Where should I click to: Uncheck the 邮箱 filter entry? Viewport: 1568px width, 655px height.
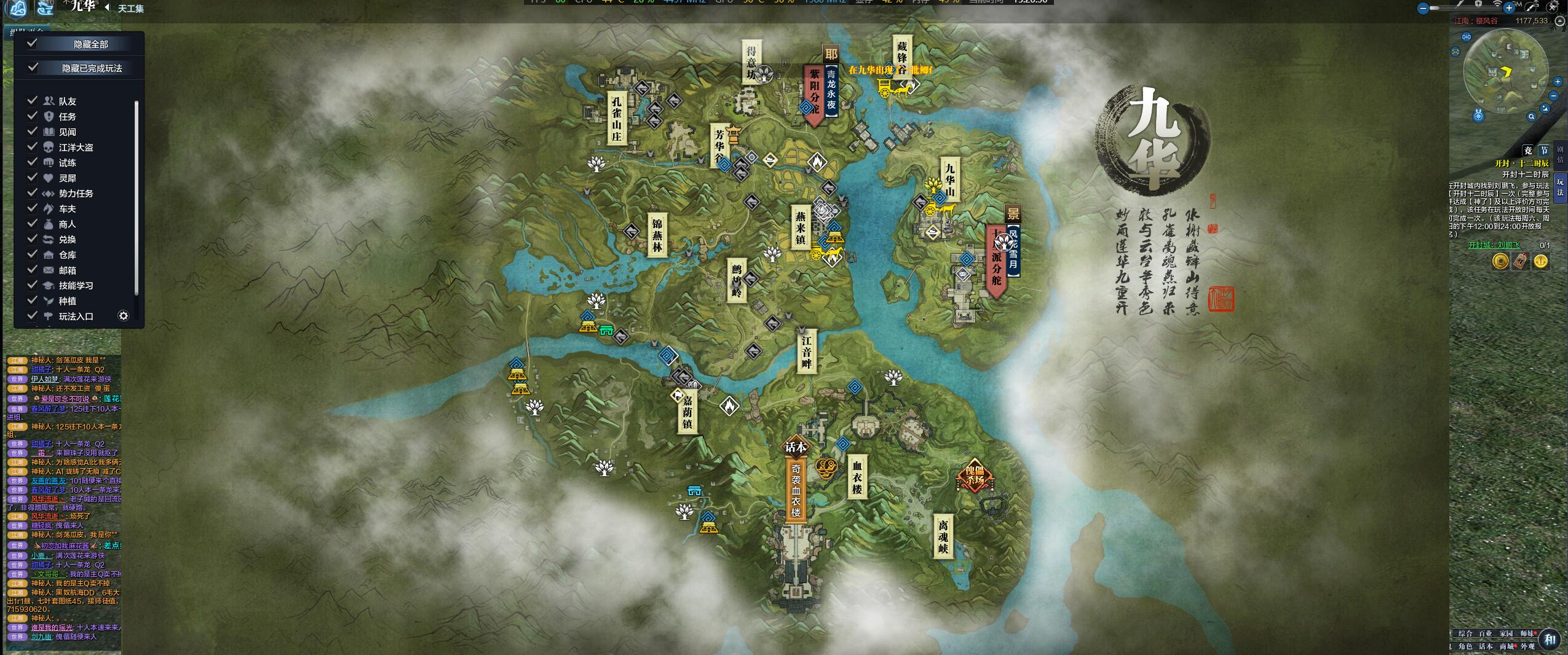[x=33, y=270]
